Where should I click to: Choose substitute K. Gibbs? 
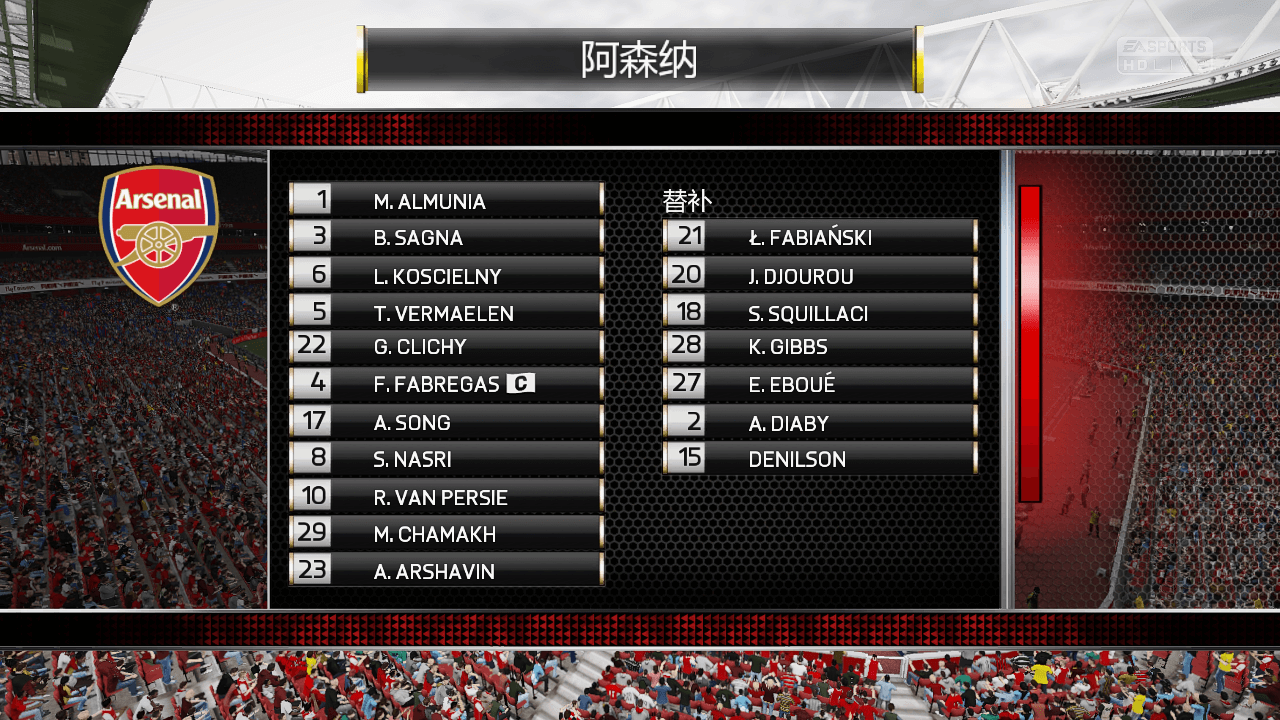[x=820, y=347]
